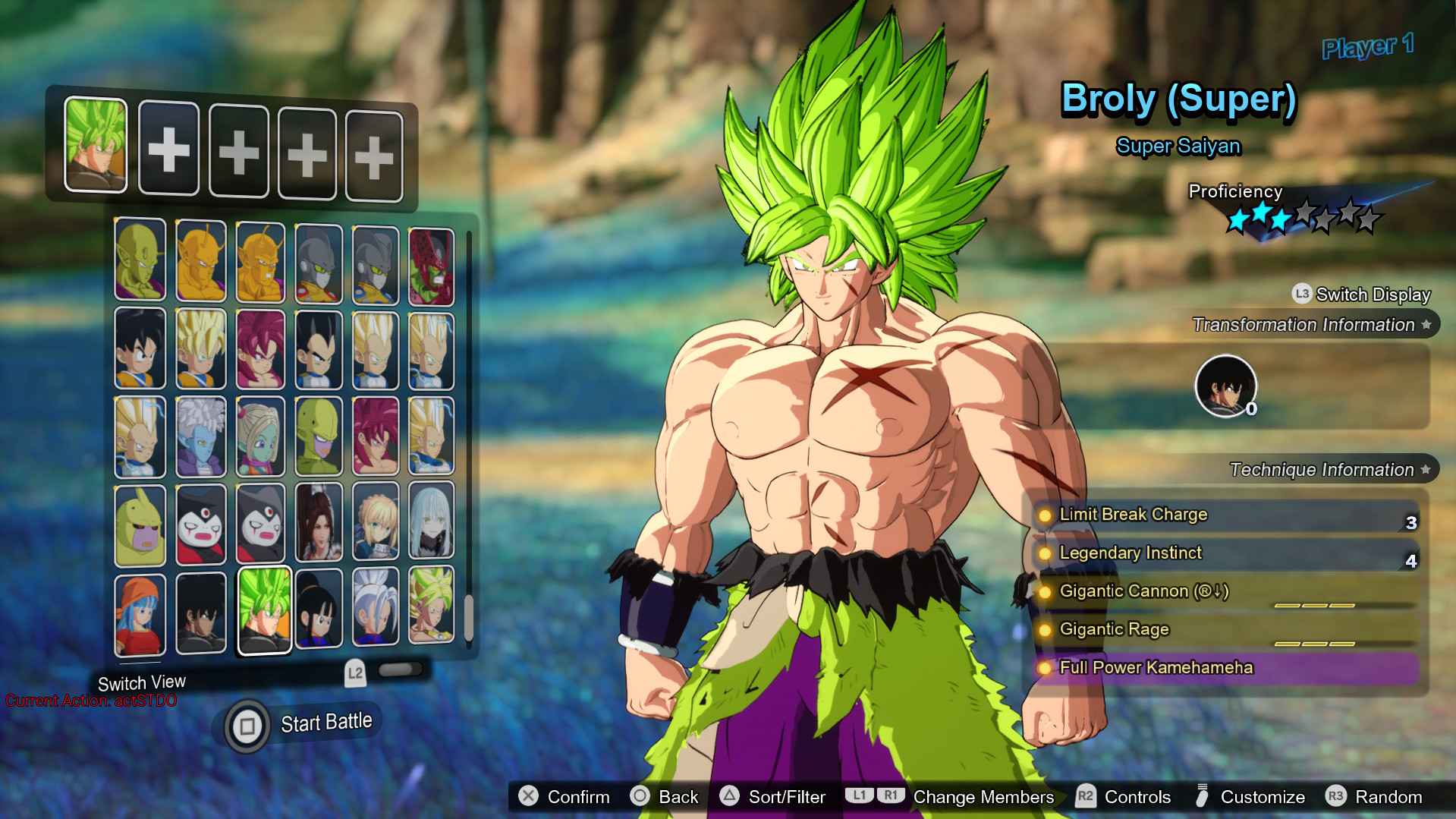Screen dimensions: 1456x819
Task: Select Piccolo's portrait in the roster
Action: (x=140, y=262)
